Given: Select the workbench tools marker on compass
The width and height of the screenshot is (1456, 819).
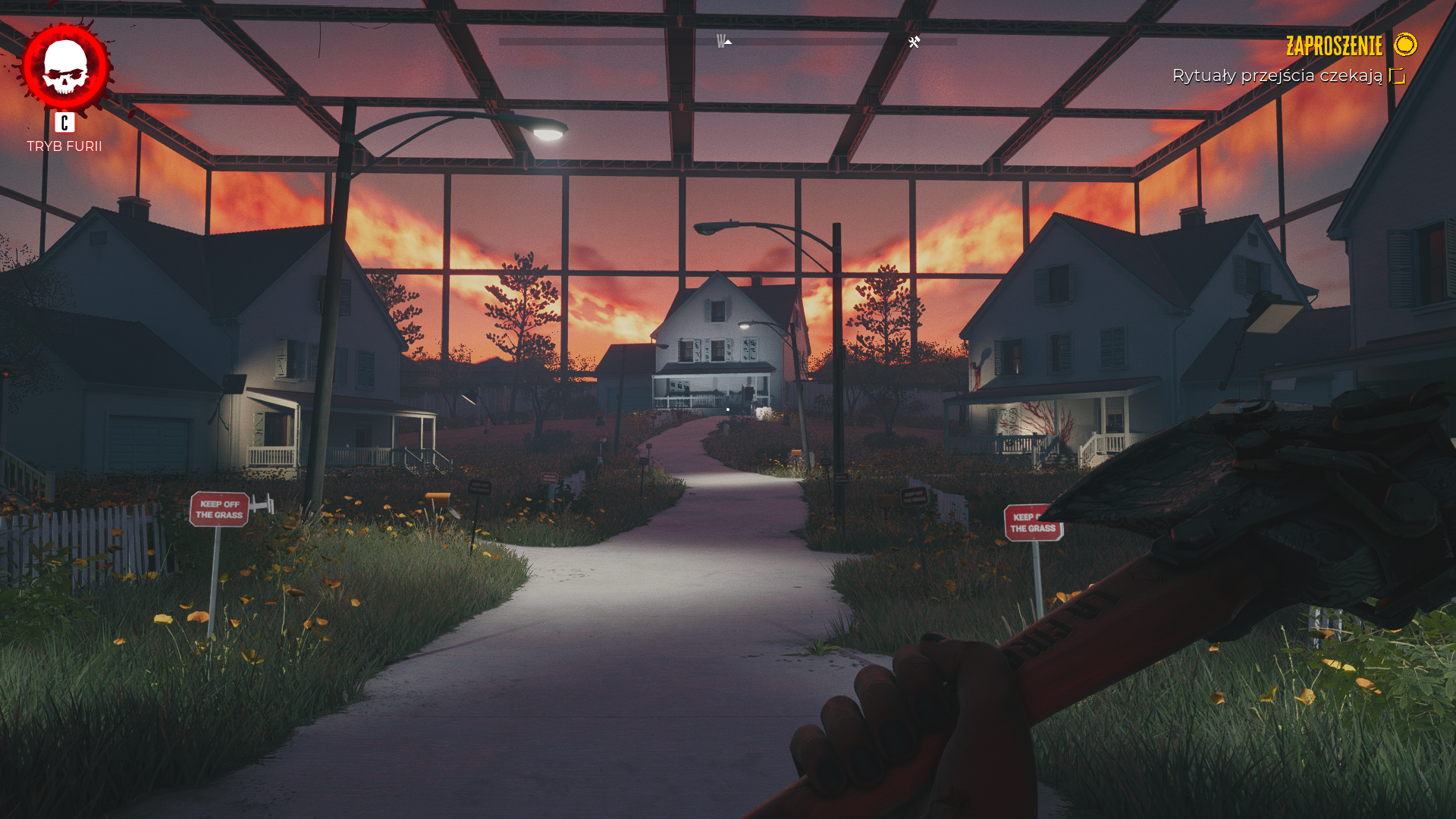Looking at the screenshot, I should pos(915,42).
